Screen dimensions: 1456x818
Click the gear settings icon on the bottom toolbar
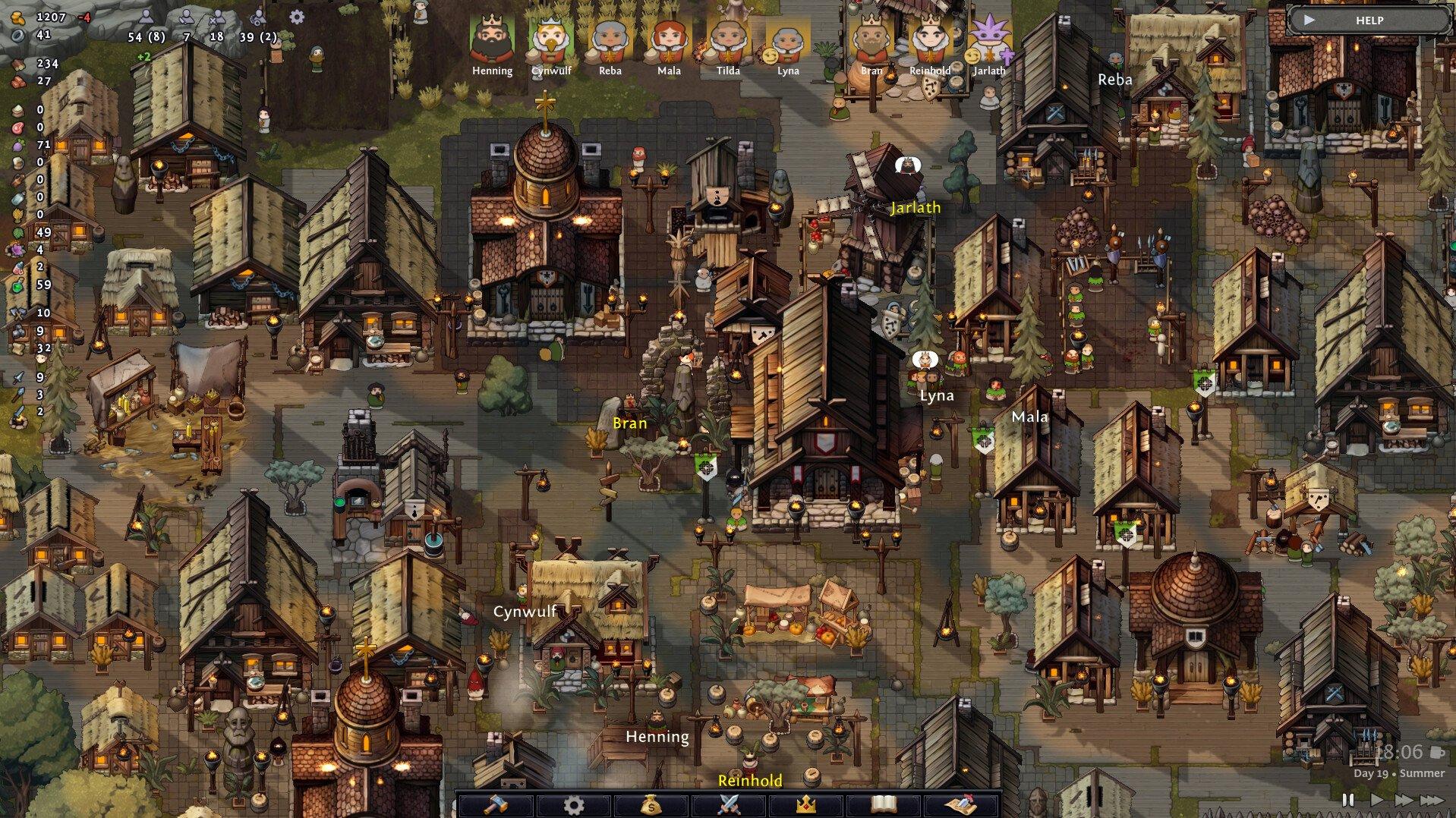575,807
